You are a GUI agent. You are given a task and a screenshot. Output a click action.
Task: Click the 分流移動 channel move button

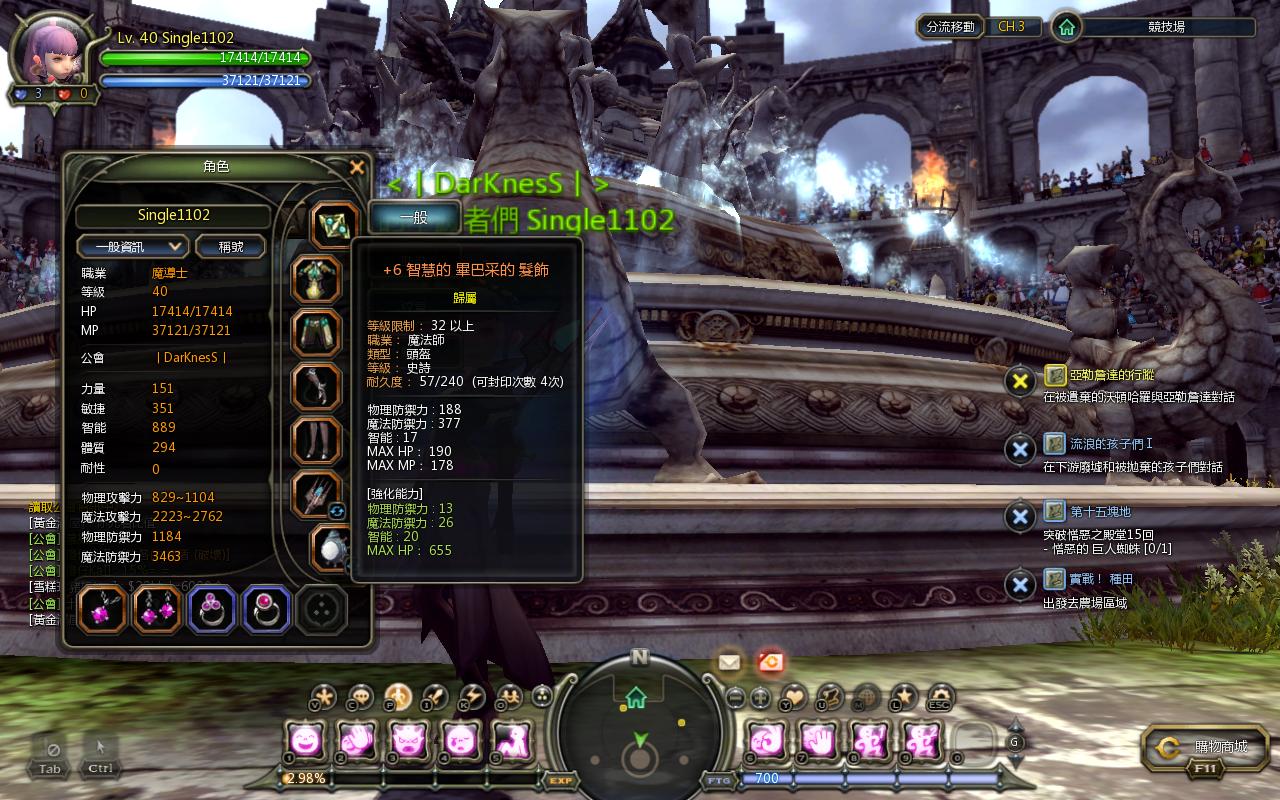[x=950, y=27]
